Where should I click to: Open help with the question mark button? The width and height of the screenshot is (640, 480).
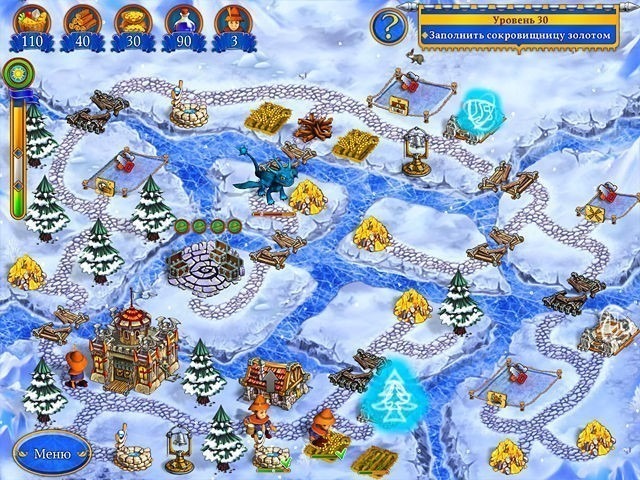pyautogui.click(x=389, y=27)
